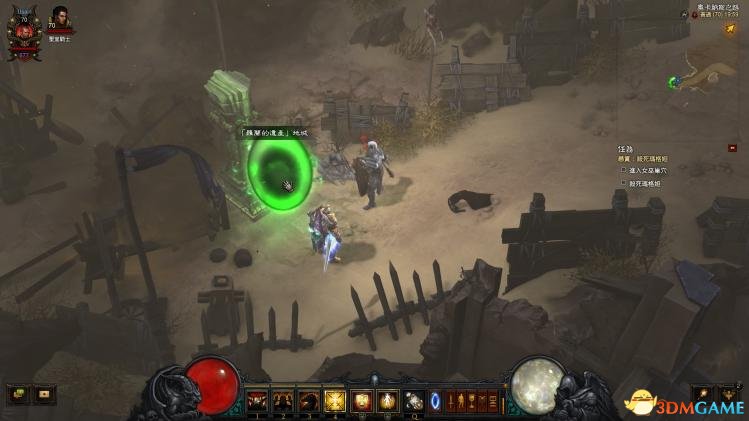Open the chat bubble button at bottom left

tap(44, 394)
